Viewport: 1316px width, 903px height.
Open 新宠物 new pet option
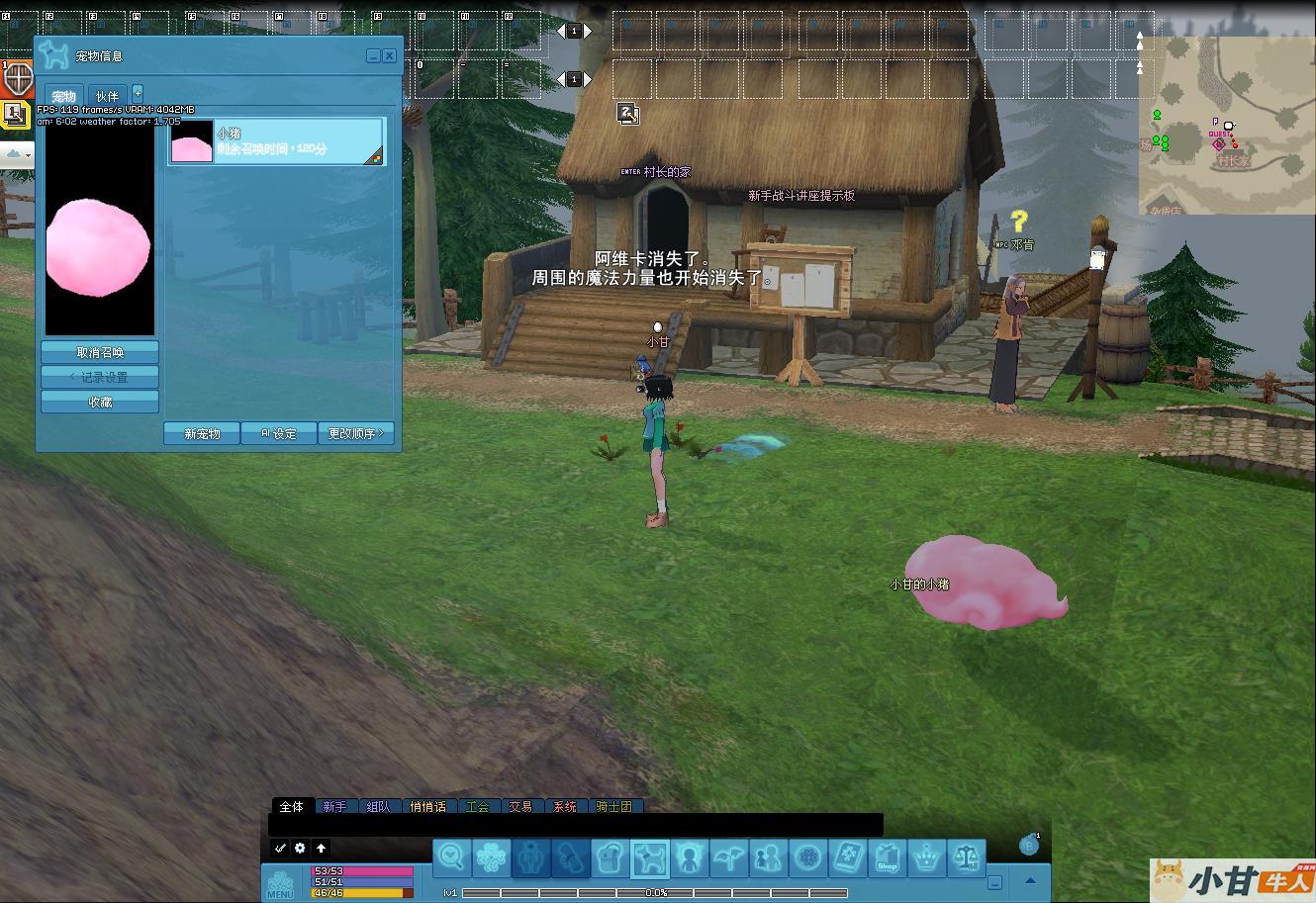tap(202, 433)
